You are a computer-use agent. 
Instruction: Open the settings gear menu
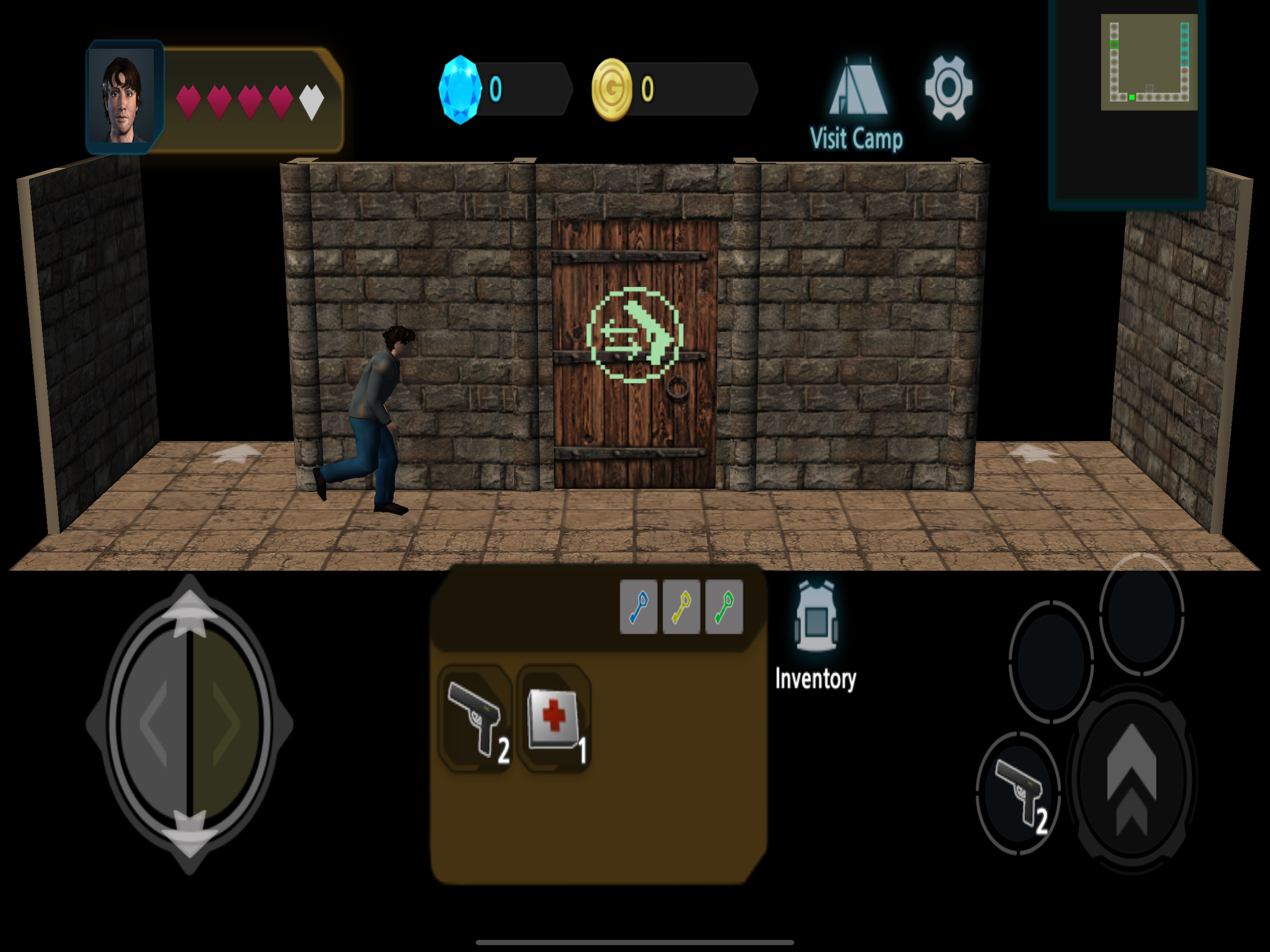[x=949, y=87]
